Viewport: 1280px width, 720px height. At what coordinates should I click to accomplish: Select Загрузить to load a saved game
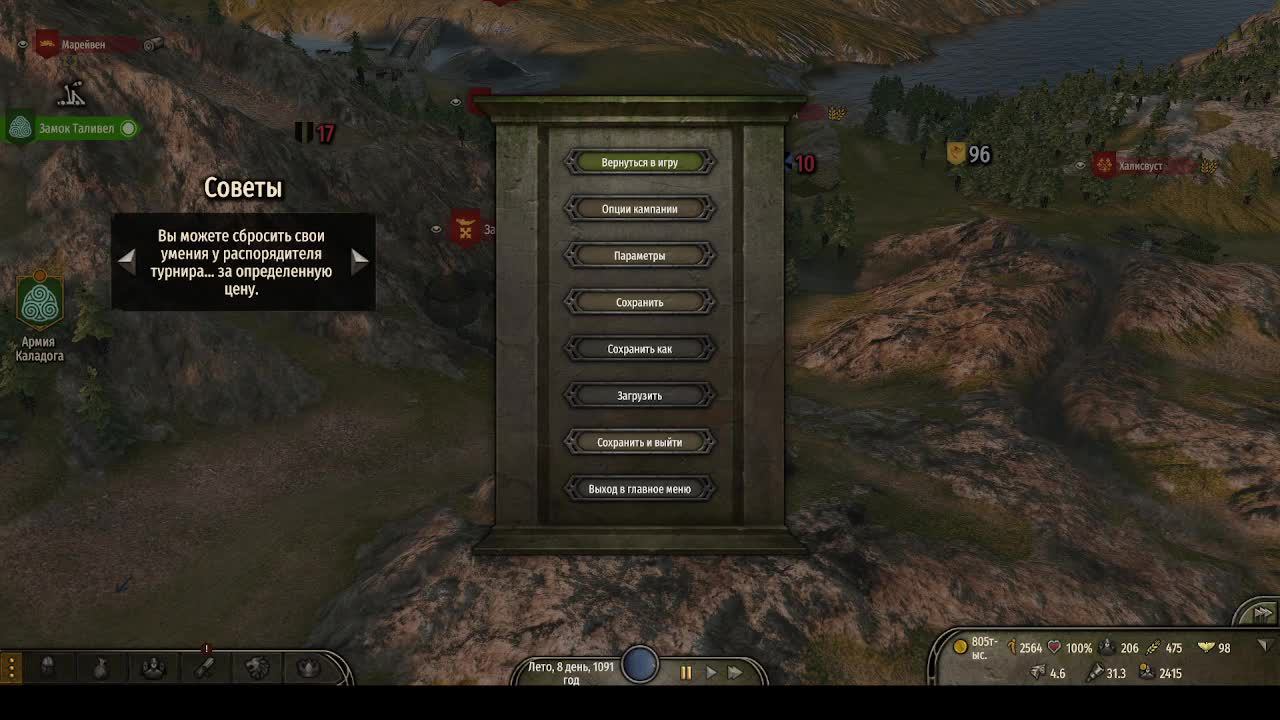pyautogui.click(x=641, y=395)
